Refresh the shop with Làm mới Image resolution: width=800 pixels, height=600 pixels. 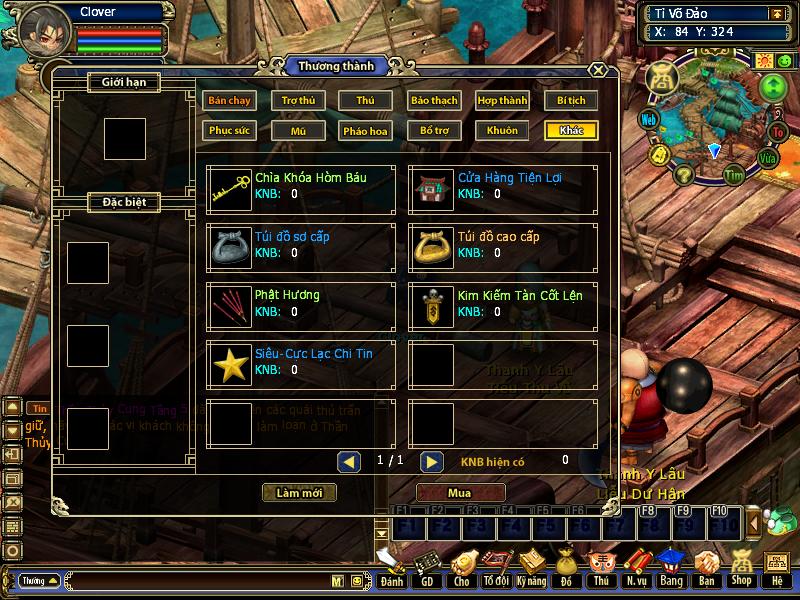pos(299,493)
